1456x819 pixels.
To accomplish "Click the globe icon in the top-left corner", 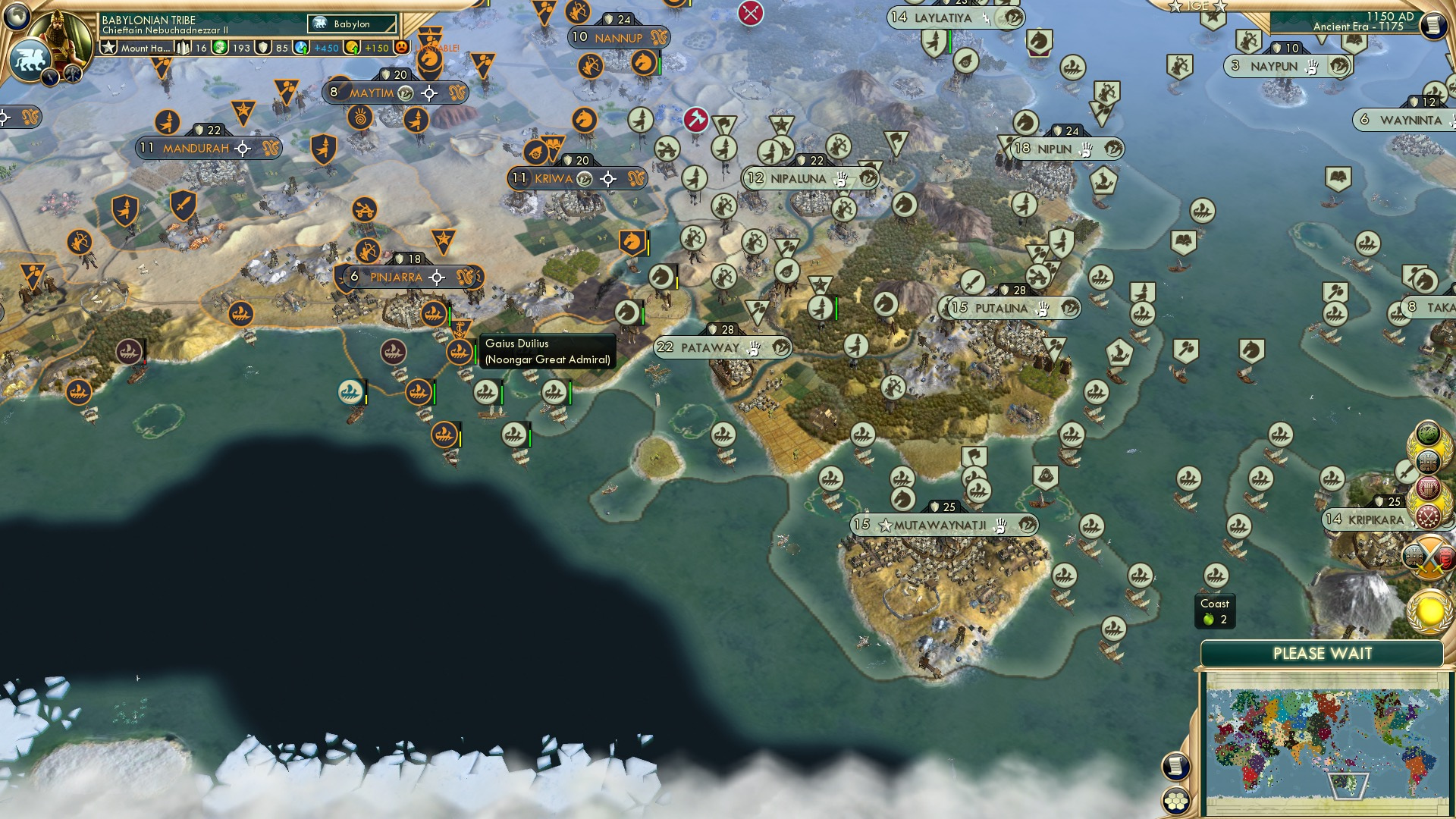I will 15,18.
